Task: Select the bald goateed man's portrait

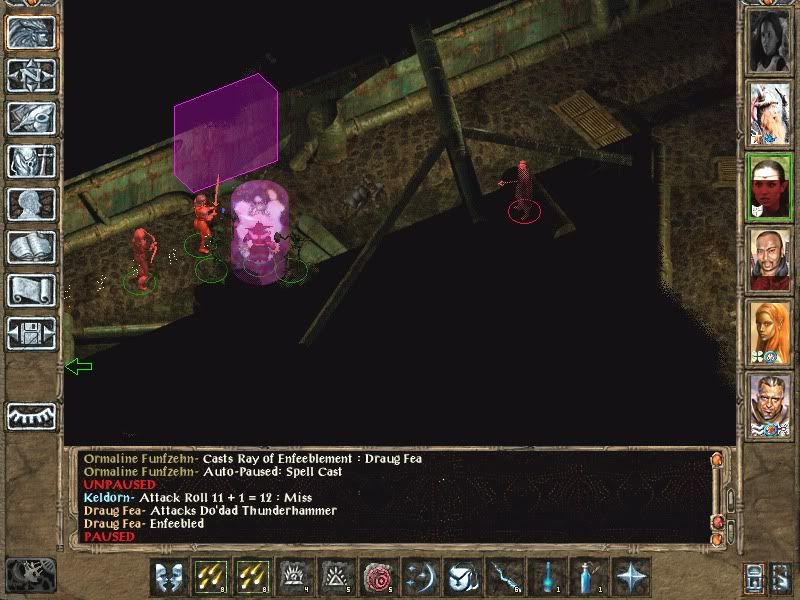Action: click(769, 259)
